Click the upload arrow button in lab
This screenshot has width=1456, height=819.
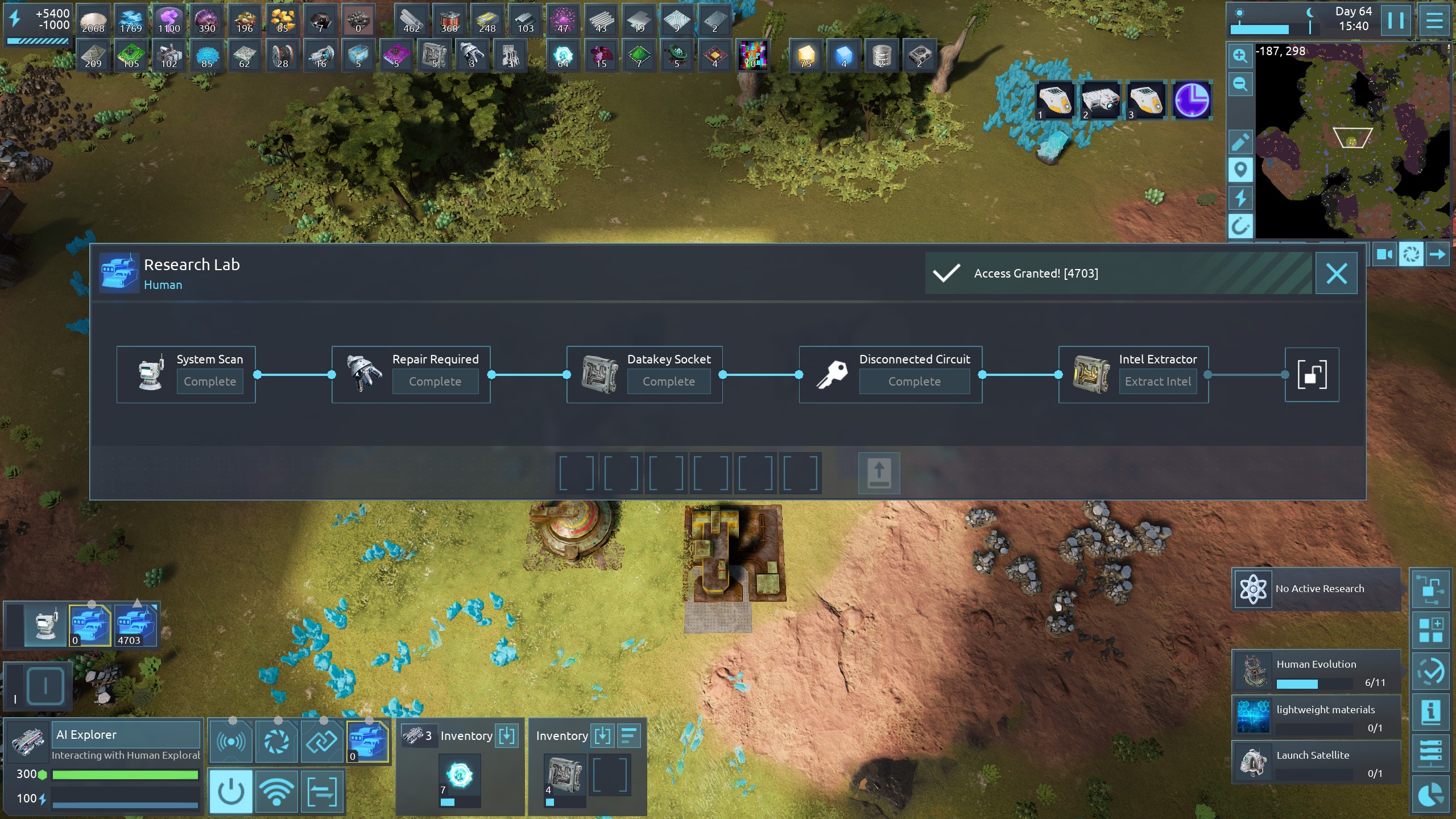(x=879, y=473)
